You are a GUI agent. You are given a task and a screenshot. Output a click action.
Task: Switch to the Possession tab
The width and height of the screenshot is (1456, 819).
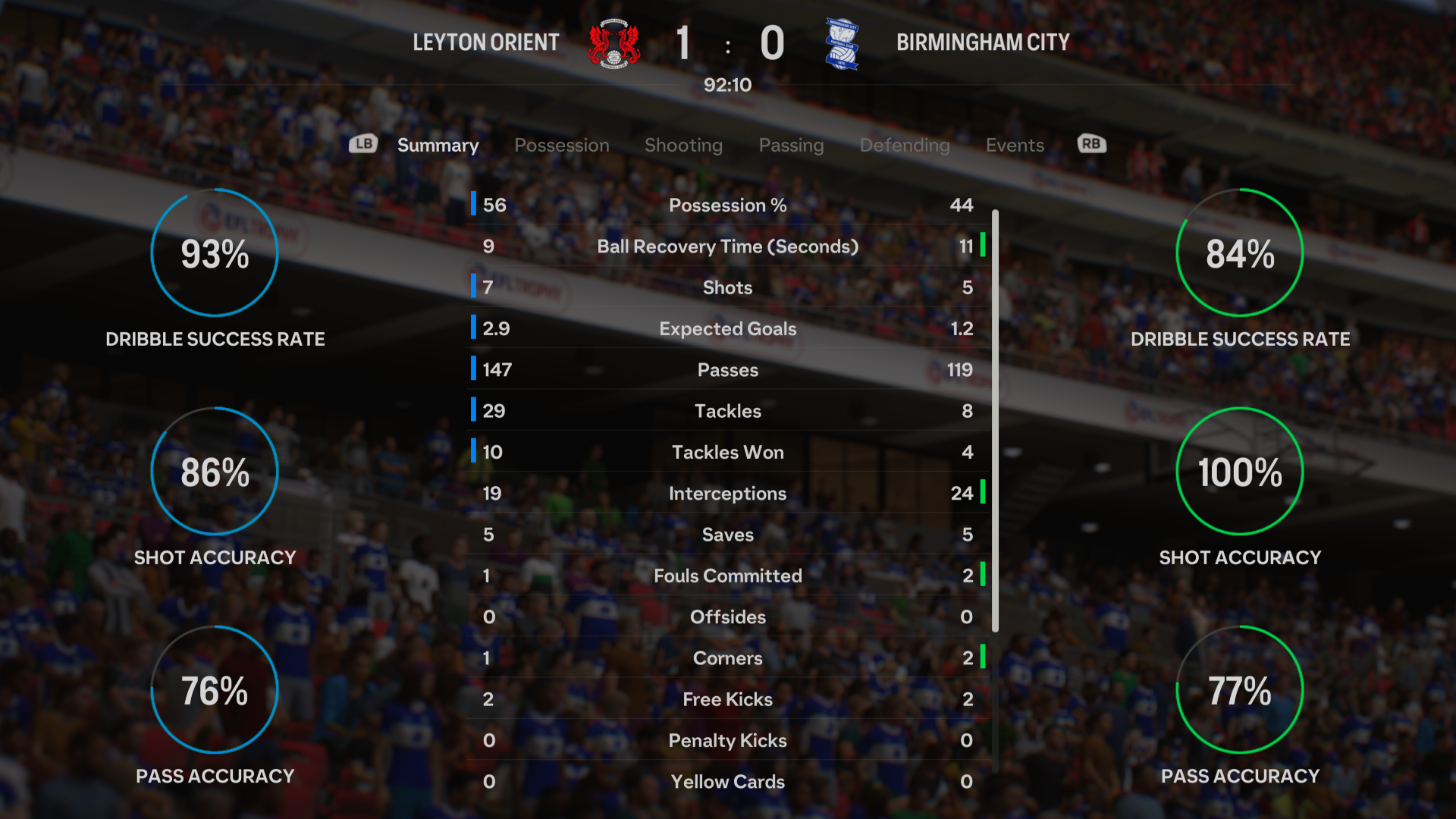(561, 145)
